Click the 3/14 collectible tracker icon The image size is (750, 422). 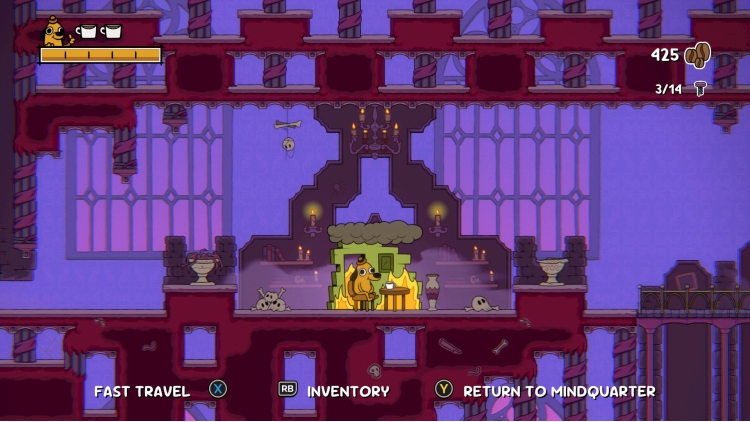(x=700, y=89)
